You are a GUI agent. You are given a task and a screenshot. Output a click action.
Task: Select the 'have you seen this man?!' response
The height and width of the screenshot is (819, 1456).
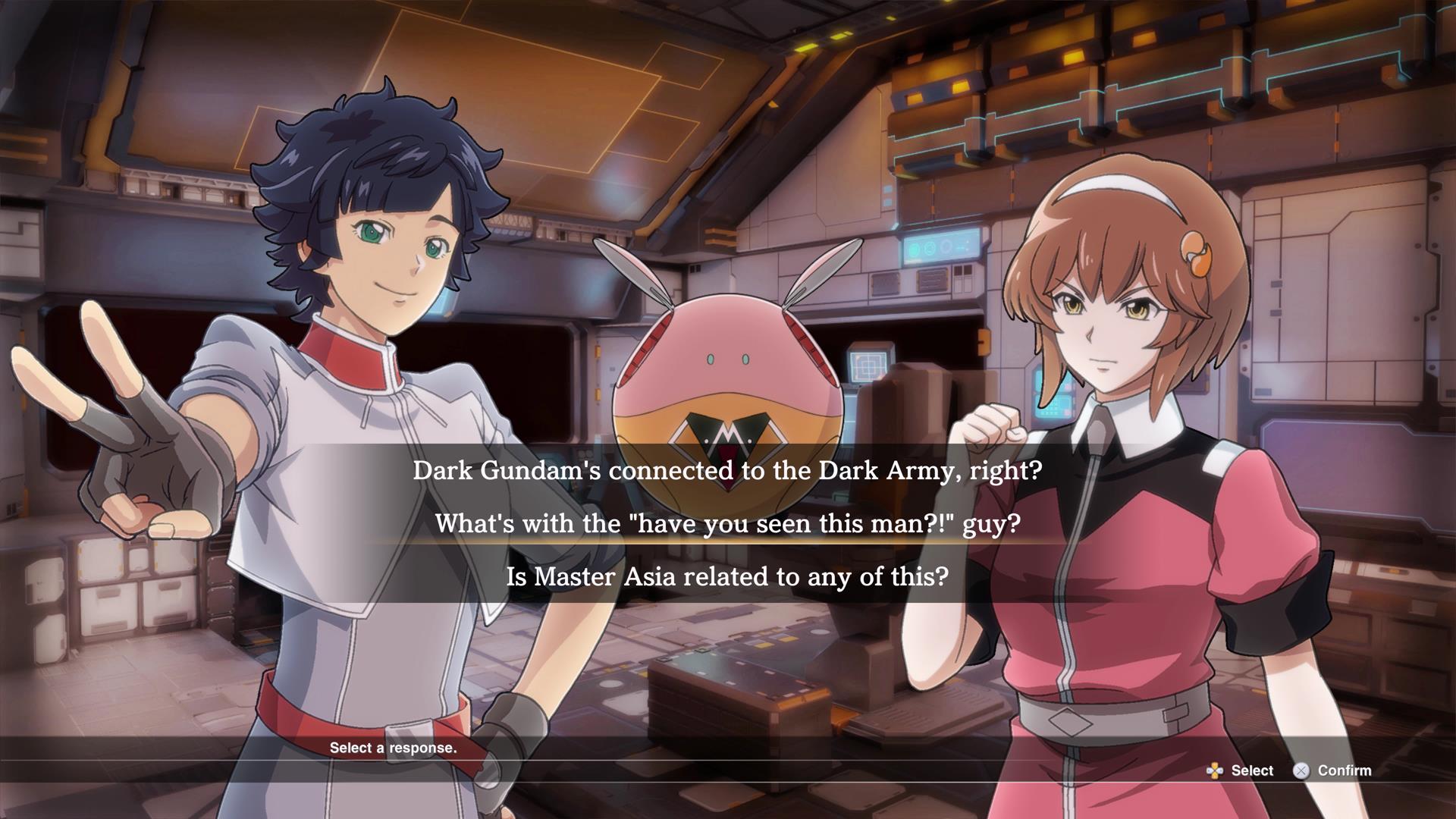pos(728,523)
